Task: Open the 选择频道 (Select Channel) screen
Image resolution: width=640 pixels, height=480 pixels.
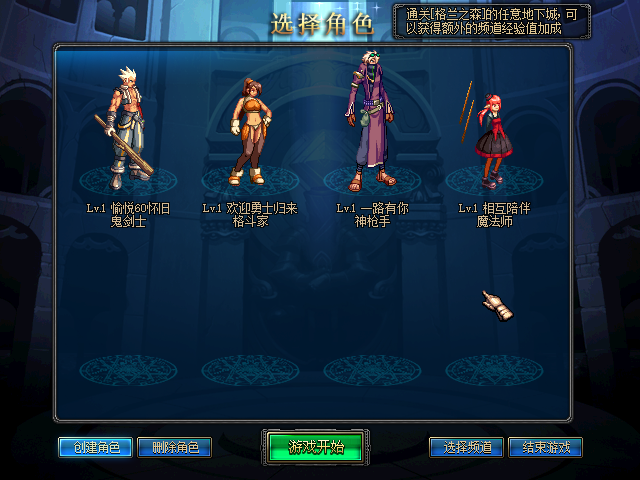Action: point(466,447)
